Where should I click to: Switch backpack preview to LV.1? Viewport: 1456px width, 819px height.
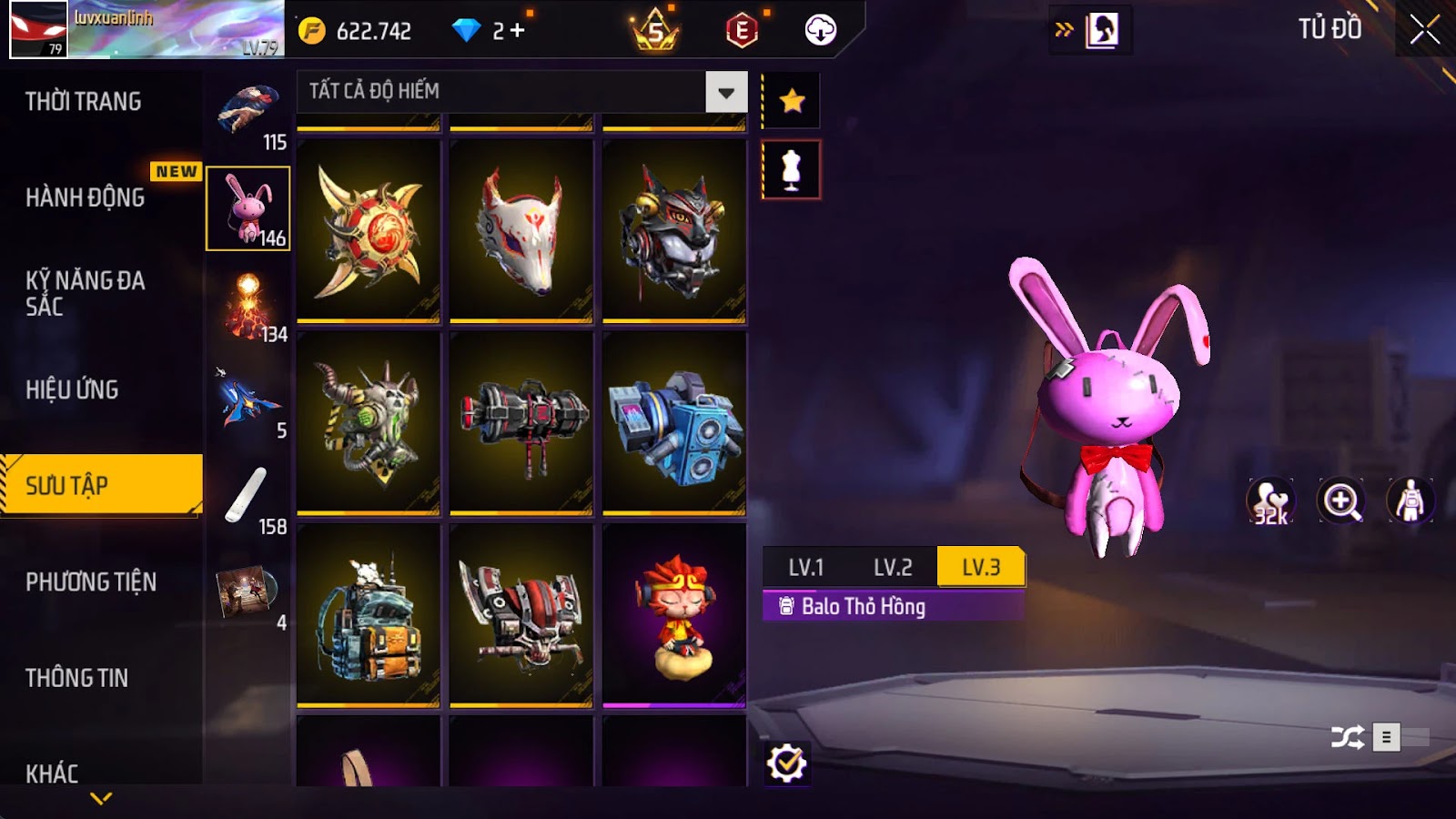pyautogui.click(x=805, y=568)
